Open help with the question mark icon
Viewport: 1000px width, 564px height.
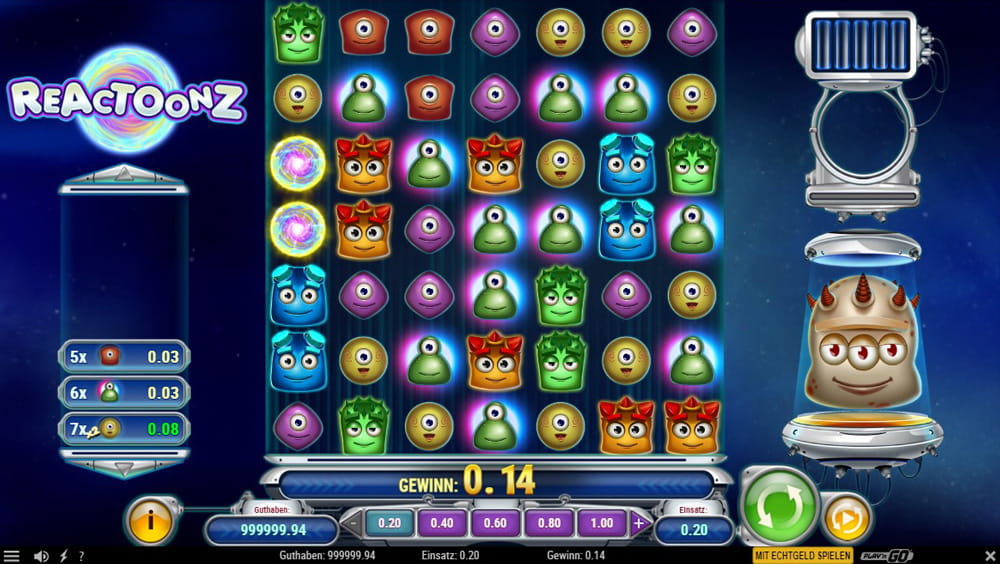(x=81, y=556)
